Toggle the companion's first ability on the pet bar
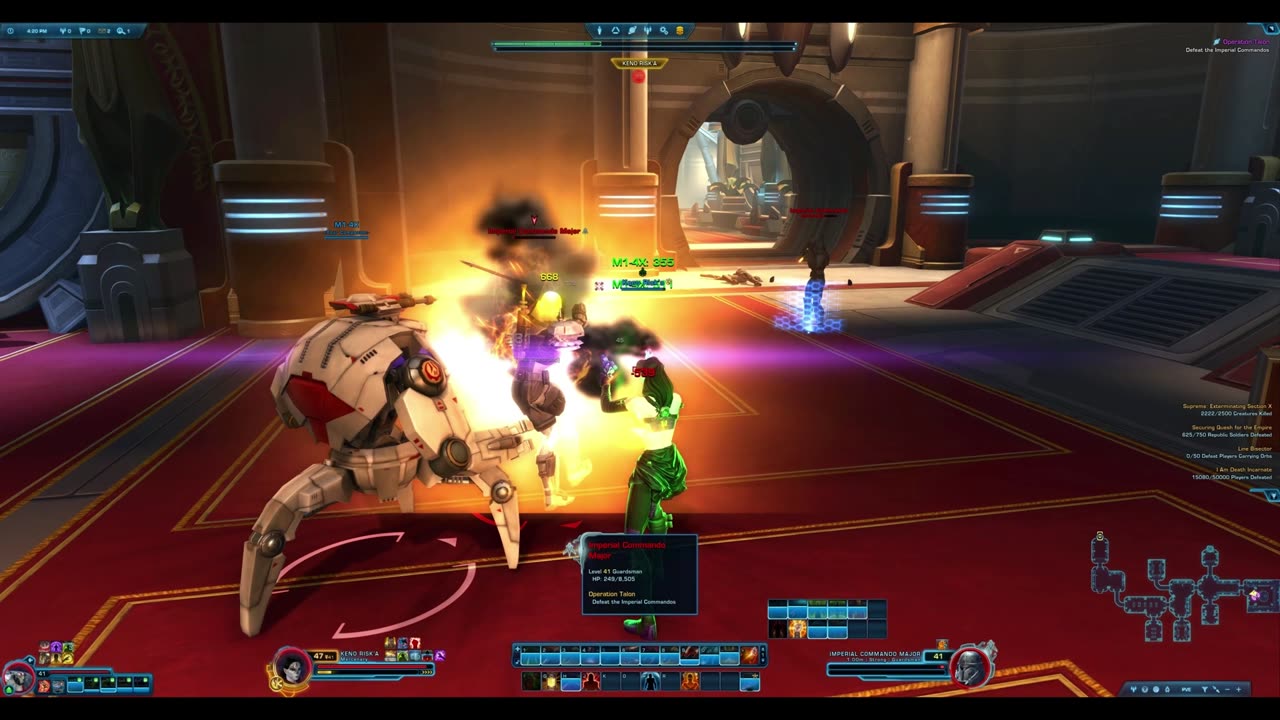 click(44, 686)
